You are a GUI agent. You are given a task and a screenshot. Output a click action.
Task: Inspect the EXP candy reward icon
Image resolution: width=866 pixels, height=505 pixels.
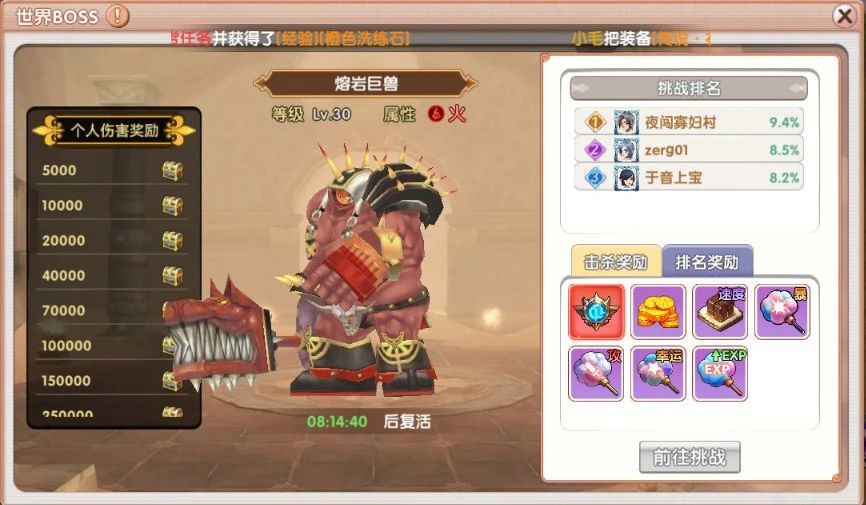720,373
